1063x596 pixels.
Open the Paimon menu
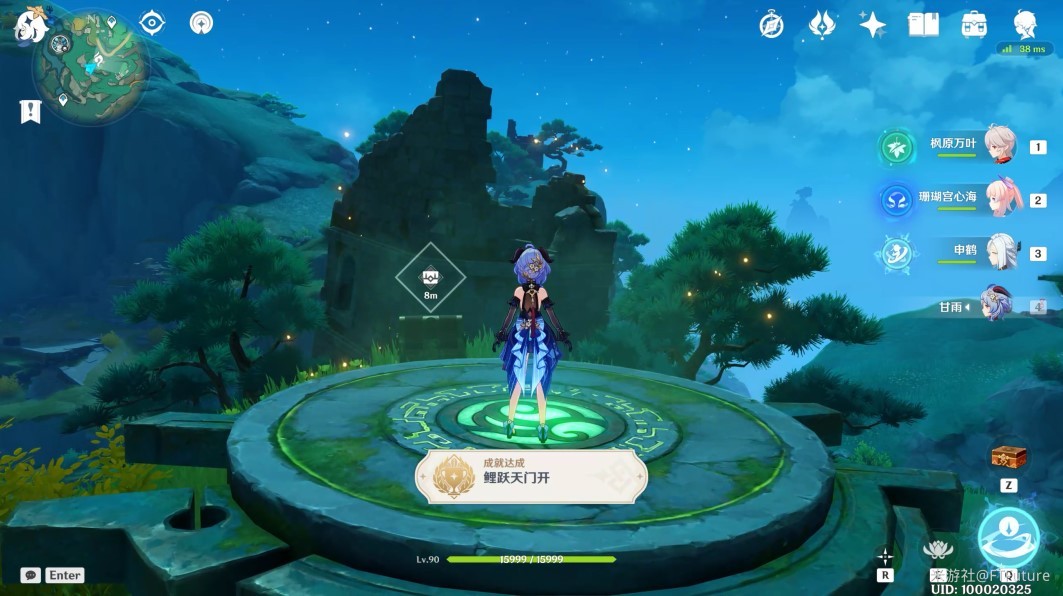click(30, 24)
